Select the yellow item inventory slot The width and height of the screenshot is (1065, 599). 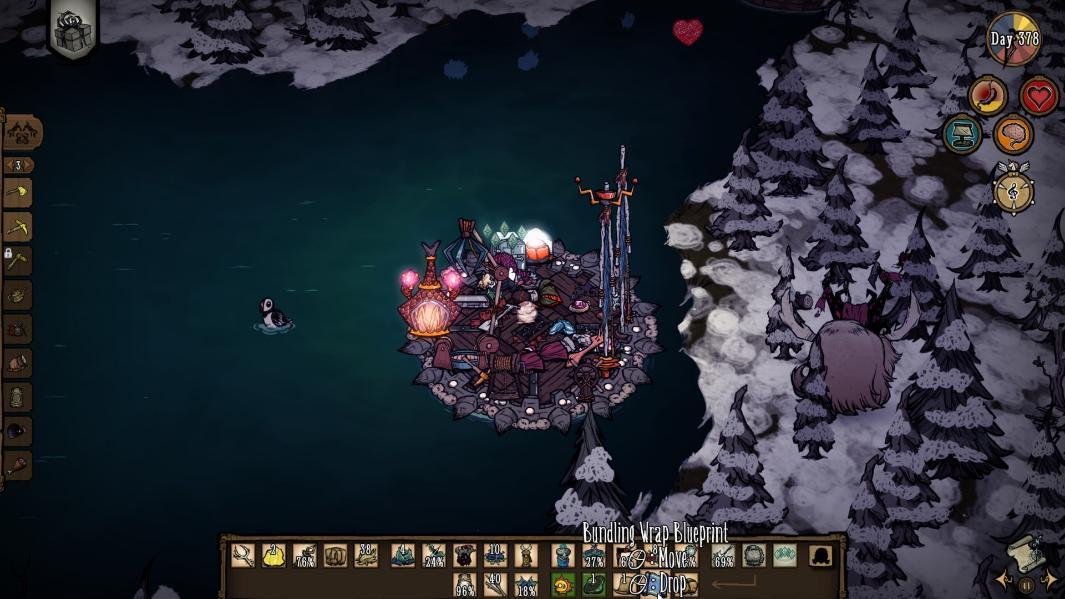pos(273,556)
